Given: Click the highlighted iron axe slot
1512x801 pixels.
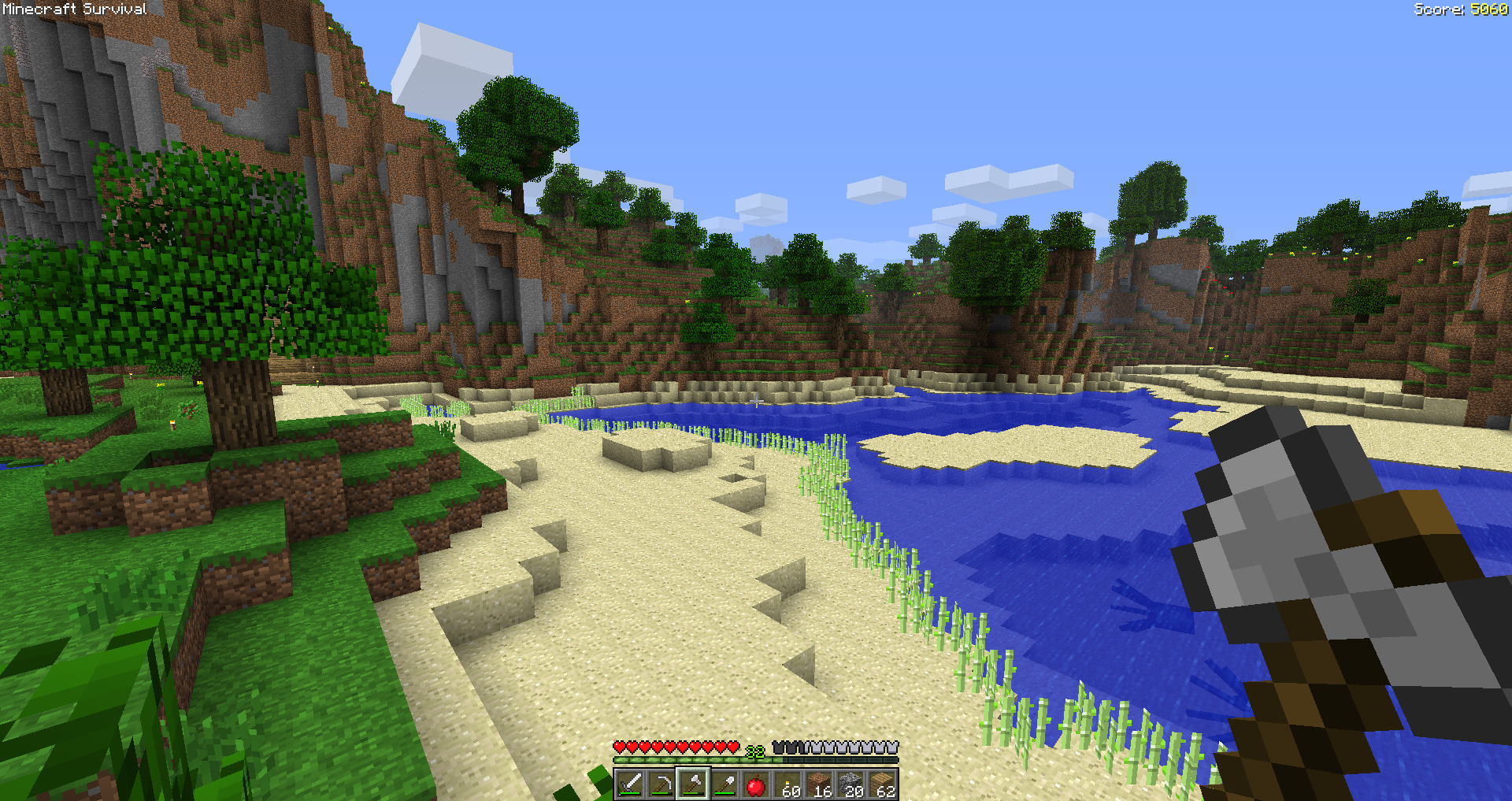Looking at the screenshot, I should (x=693, y=784).
